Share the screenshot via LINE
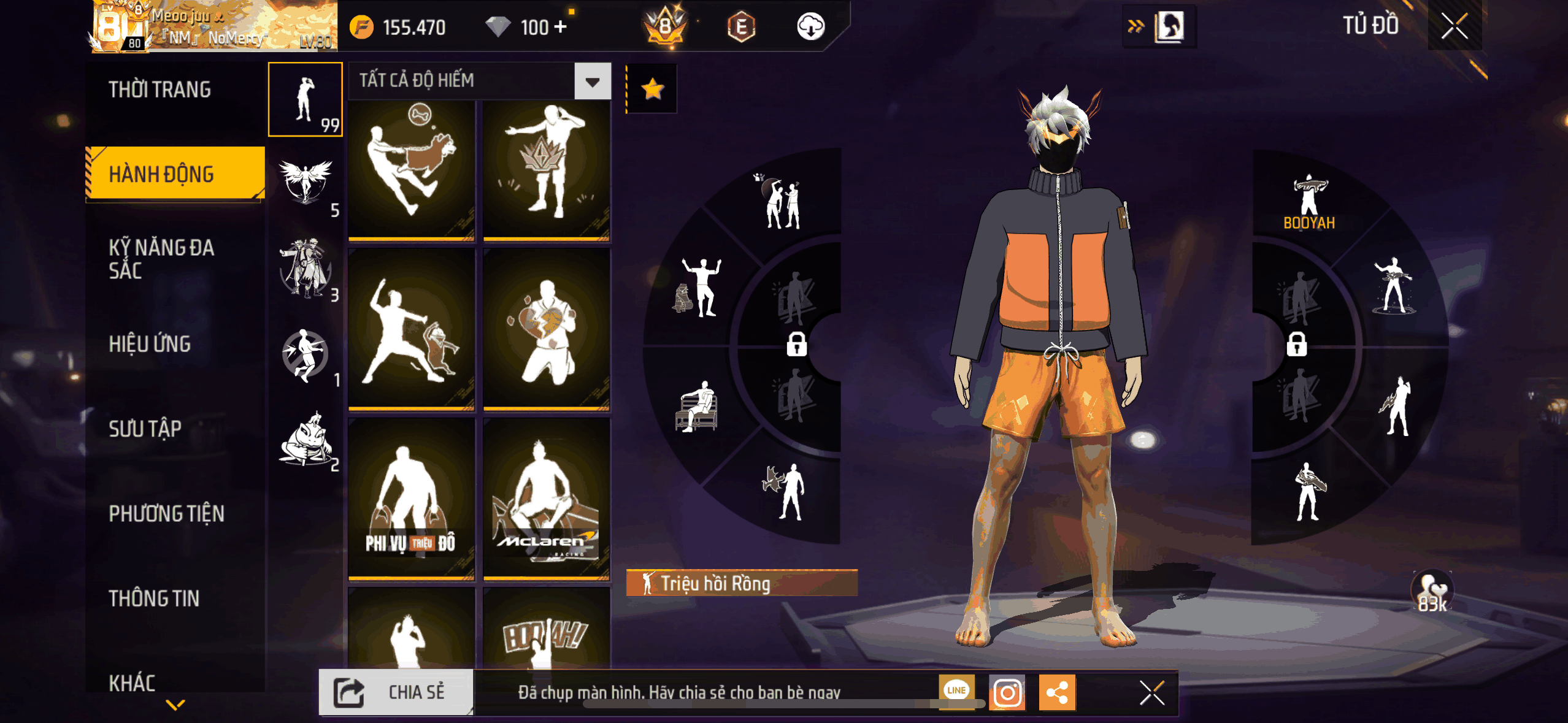Viewport: 1568px width, 723px height. click(x=956, y=690)
